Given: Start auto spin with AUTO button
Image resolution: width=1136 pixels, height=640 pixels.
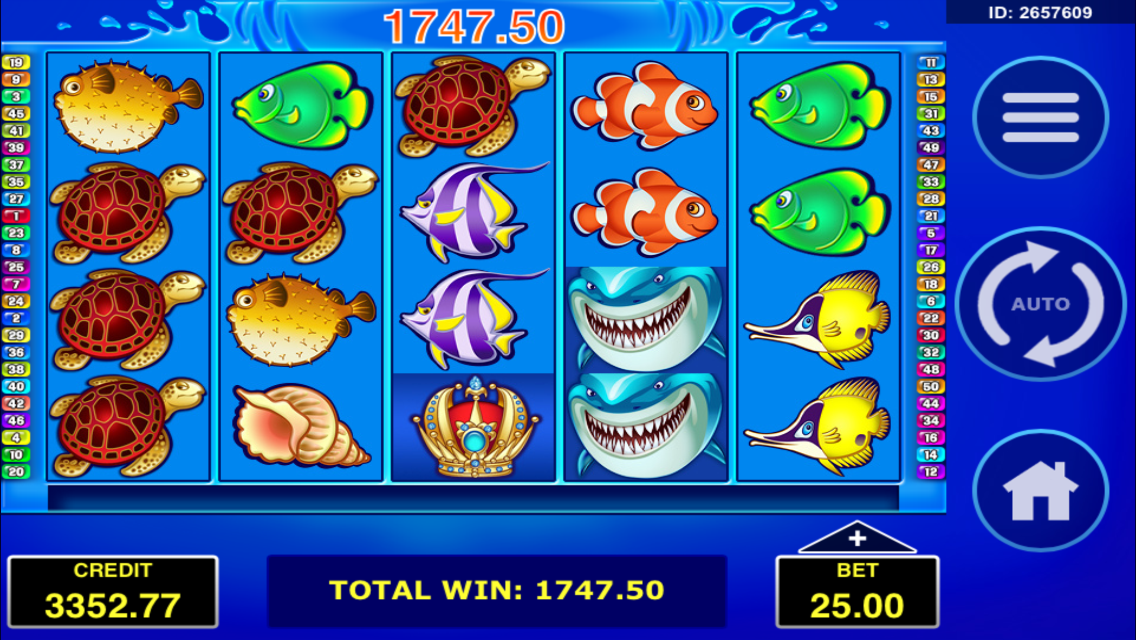Looking at the screenshot, I should pos(1040,304).
